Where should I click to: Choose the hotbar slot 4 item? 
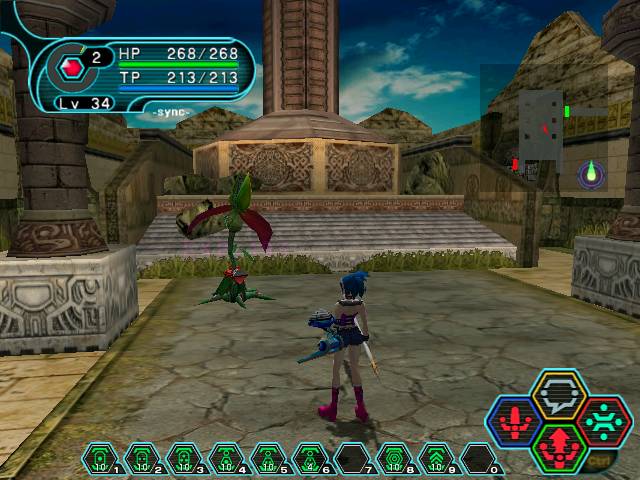coord(226,459)
